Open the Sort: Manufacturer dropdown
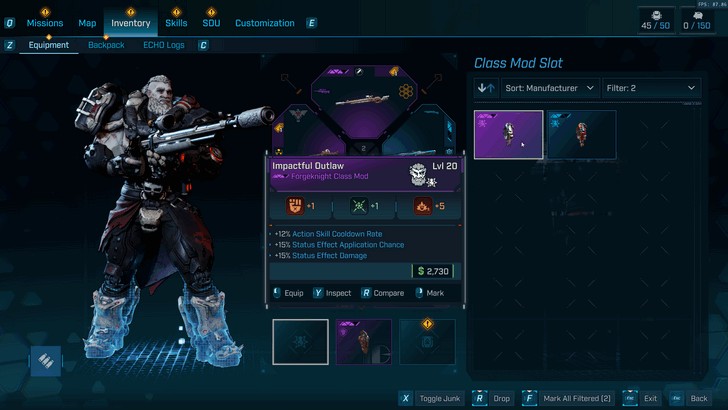Viewport: 728px width, 410px height. pos(550,88)
